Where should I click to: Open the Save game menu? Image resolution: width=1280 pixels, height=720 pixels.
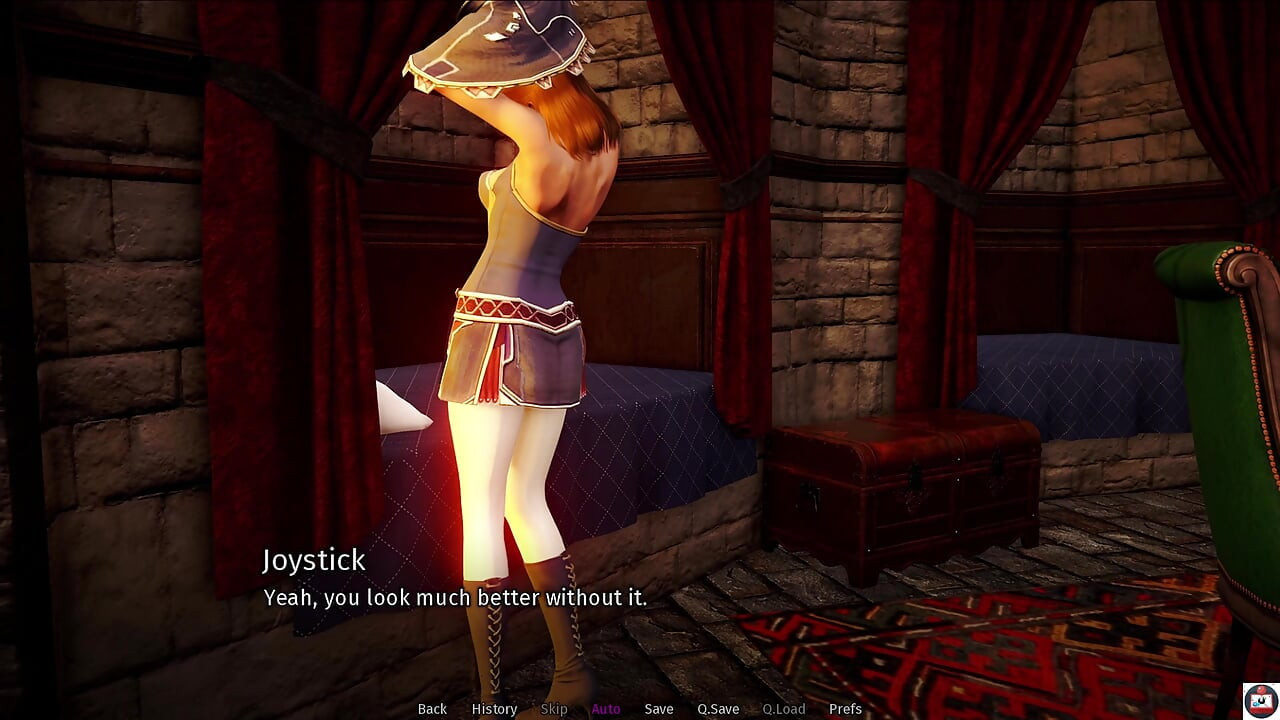[659, 709]
